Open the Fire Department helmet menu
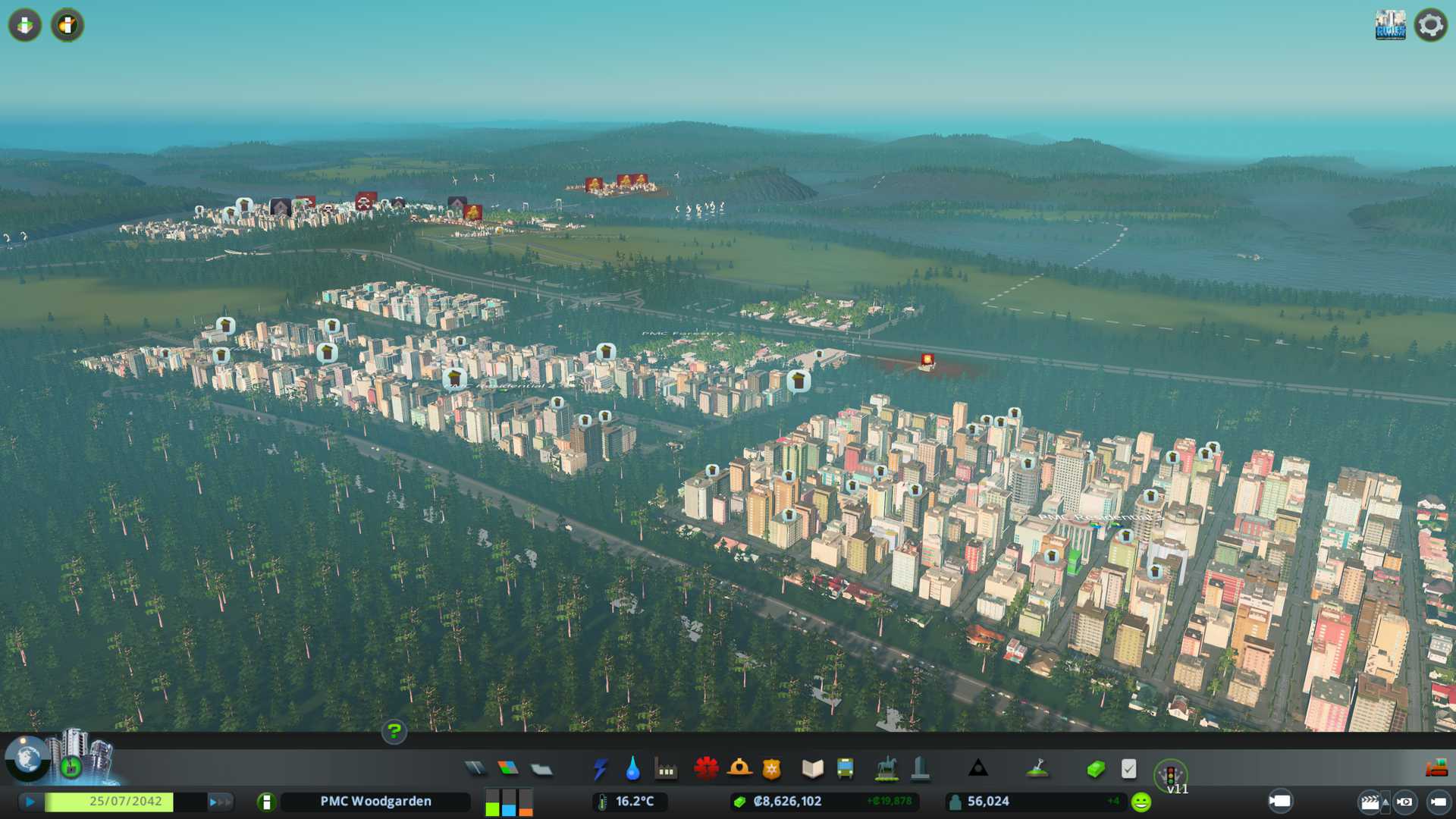The image size is (1456, 819). [739, 769]
